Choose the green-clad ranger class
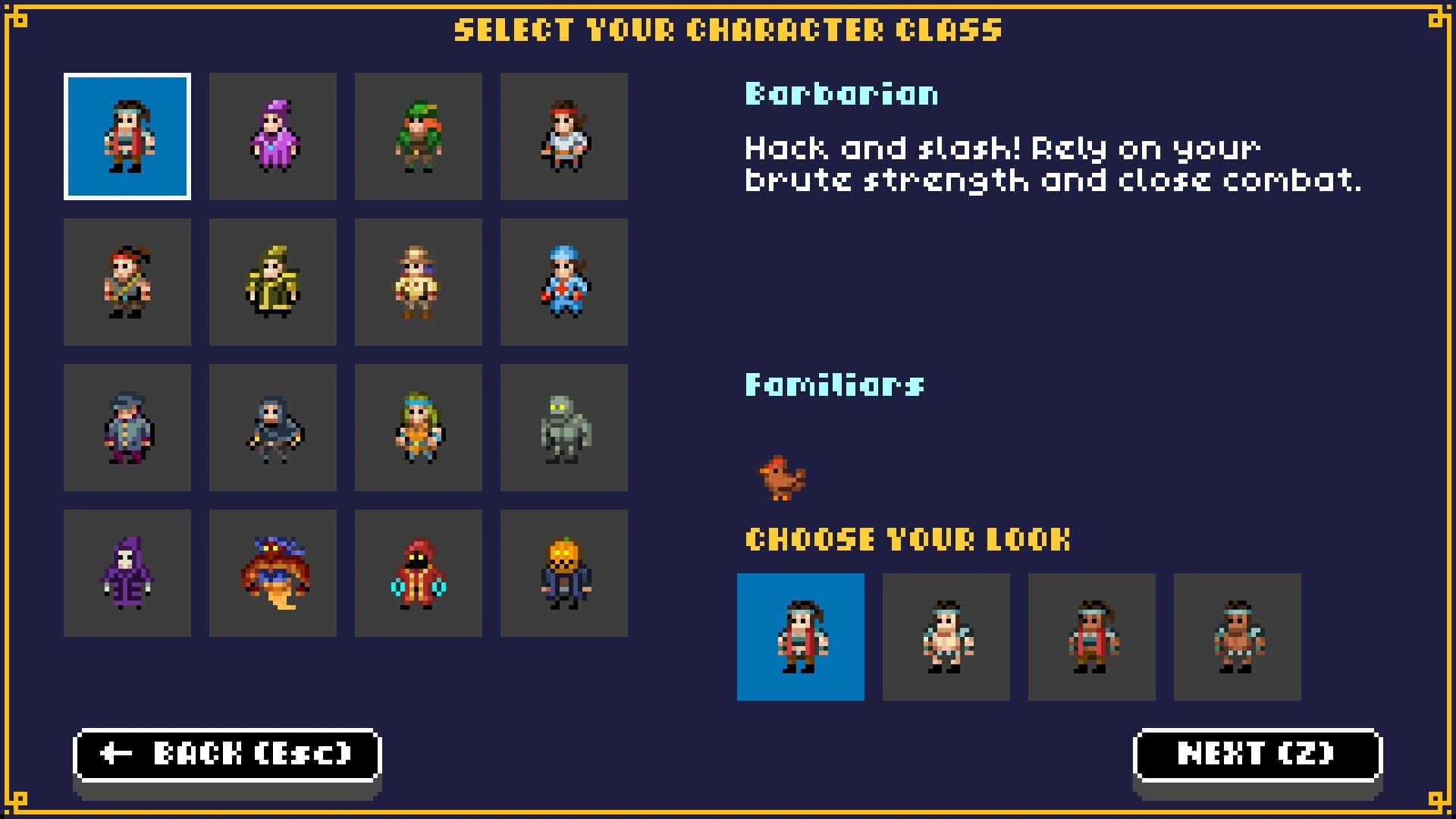1456x819 pixels. coord(419,136)
